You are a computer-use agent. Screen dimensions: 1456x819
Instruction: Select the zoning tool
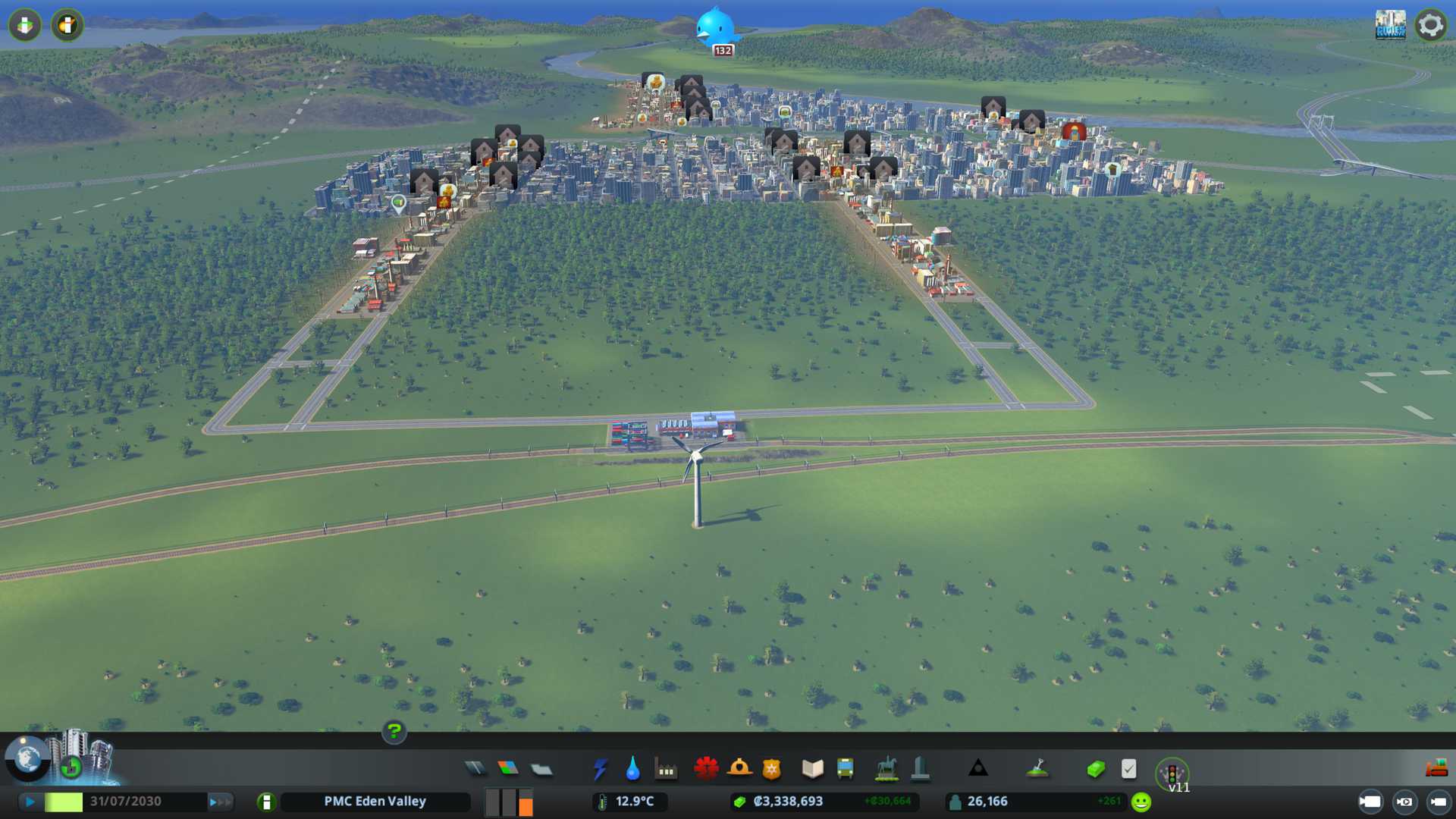click(x=508, y=769)
